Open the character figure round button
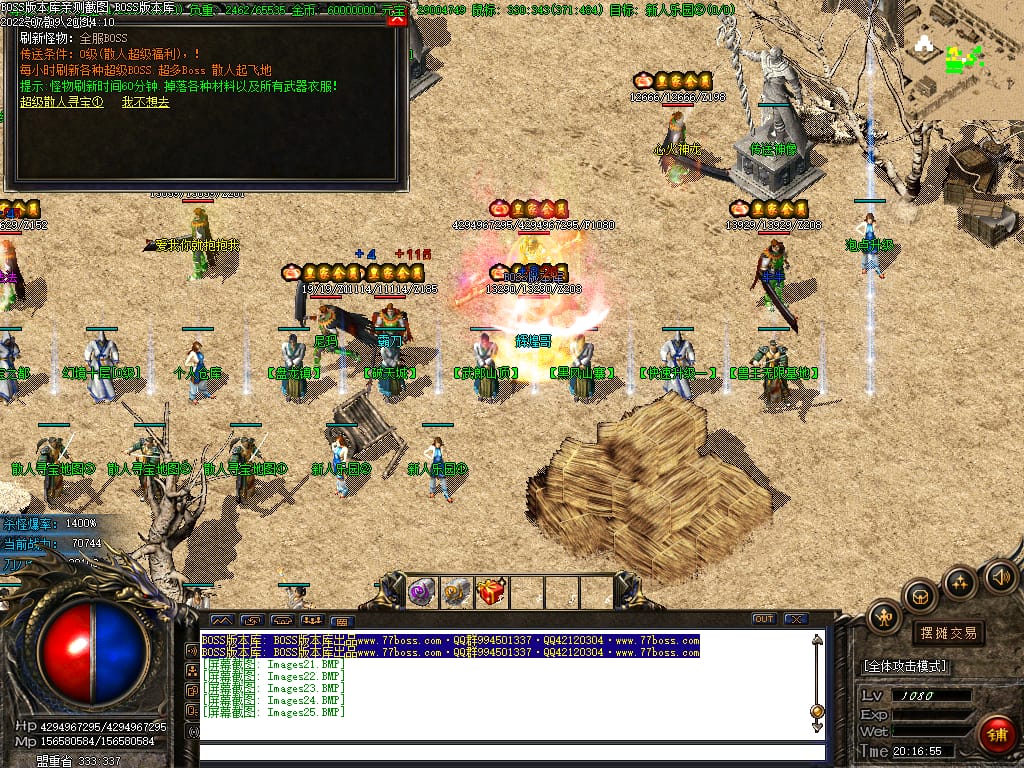The height and width of the screenshot is (768, 1024). pyautogui.click(x=884, y=617)
